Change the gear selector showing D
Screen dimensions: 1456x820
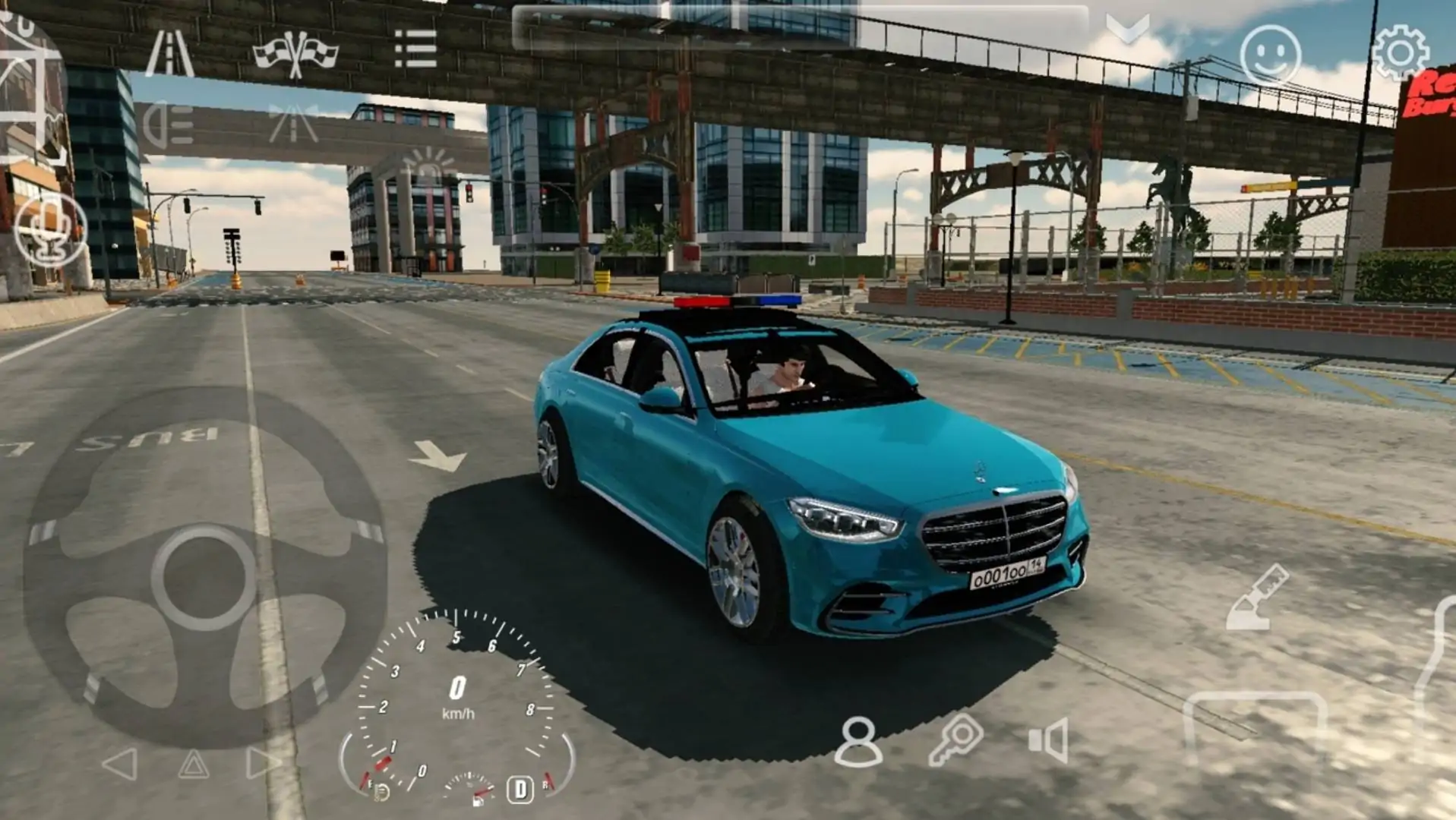point(520,790)
